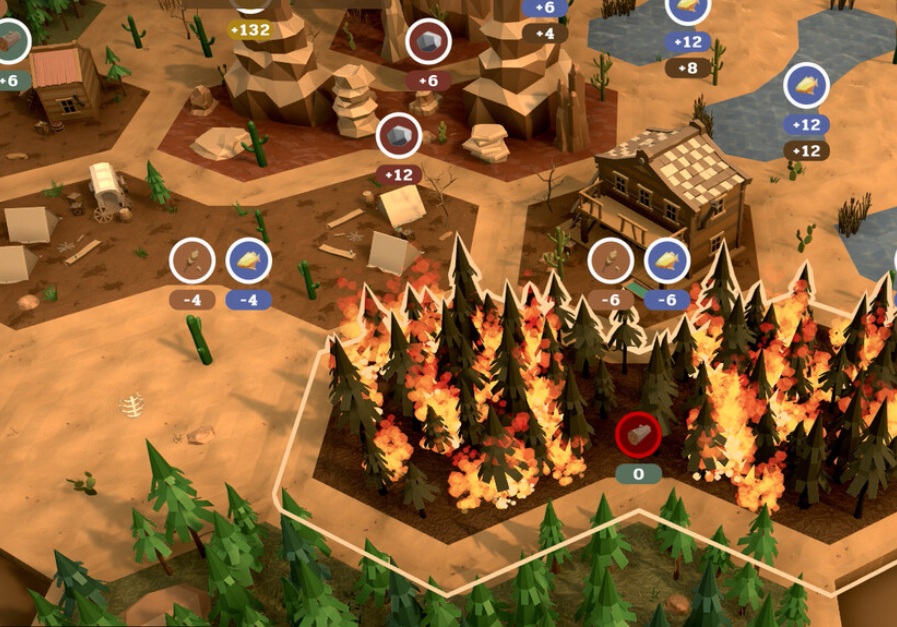Select the stone icon labeled +6
Screen dimensions: 897x627
[428, 42]
